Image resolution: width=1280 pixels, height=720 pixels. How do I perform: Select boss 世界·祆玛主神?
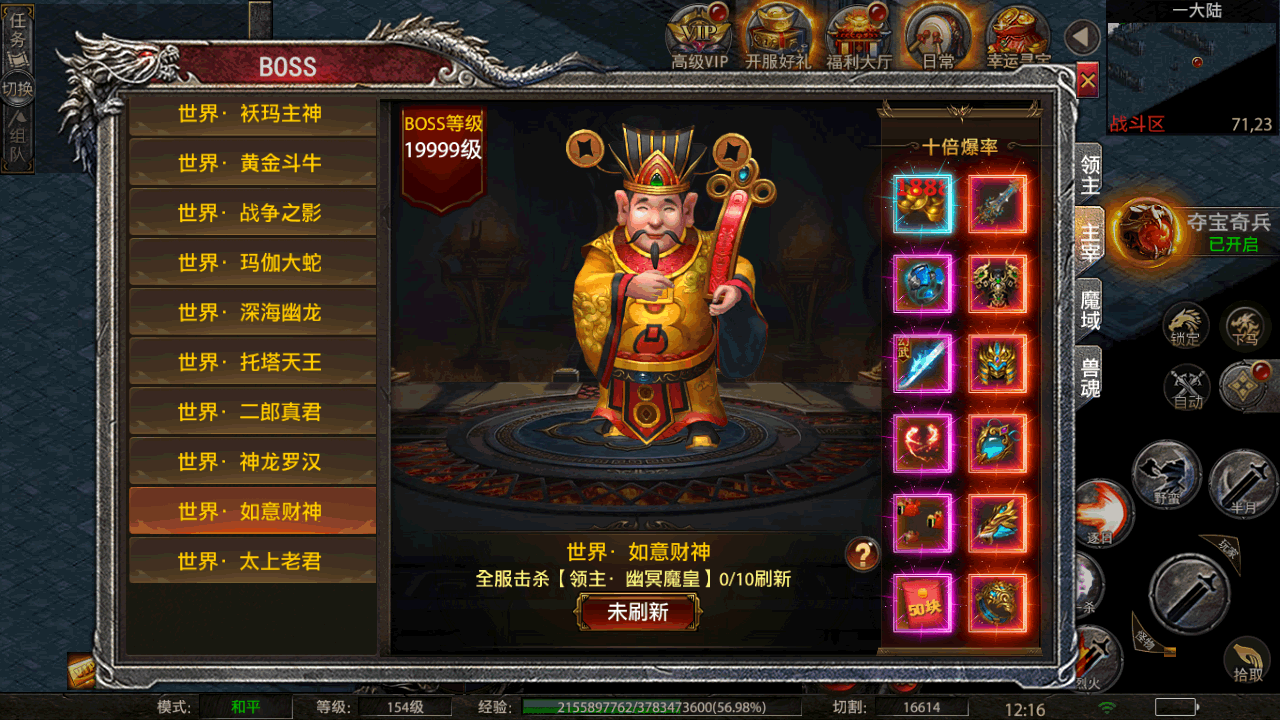point(251,114)
